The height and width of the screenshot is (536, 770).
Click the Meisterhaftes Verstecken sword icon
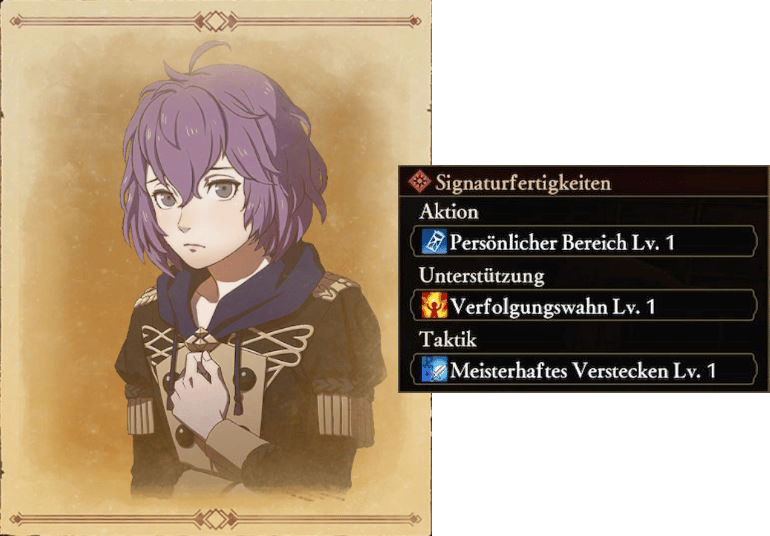point(436,370)
